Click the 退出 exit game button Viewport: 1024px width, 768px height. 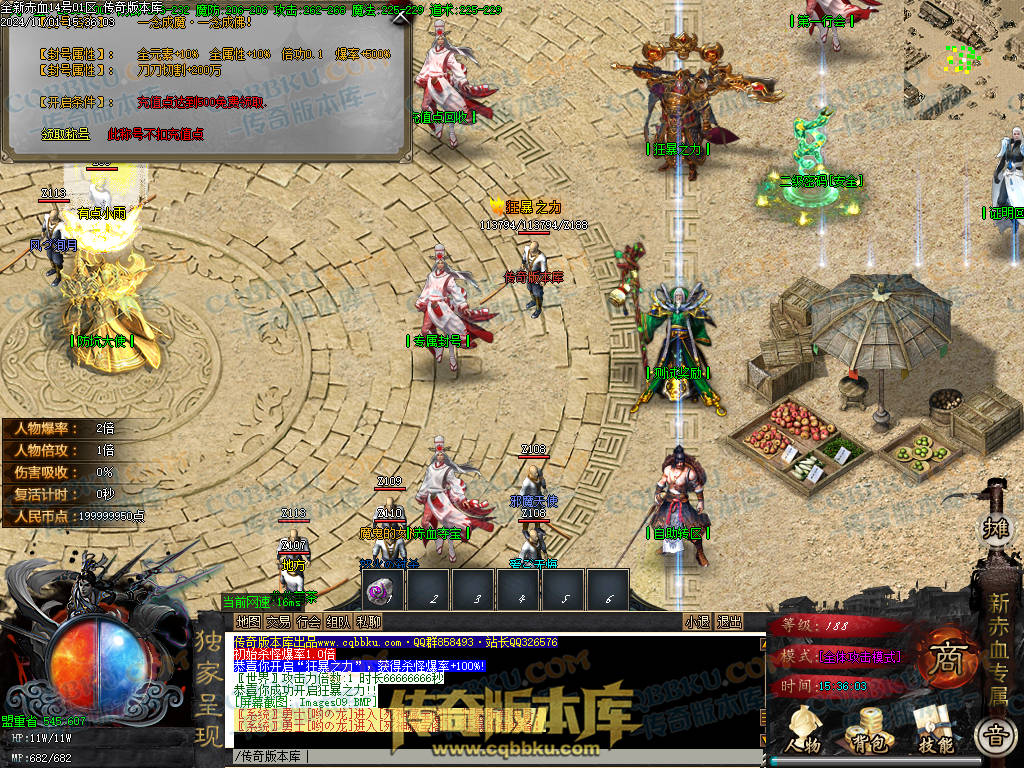[x=729, y=622]
